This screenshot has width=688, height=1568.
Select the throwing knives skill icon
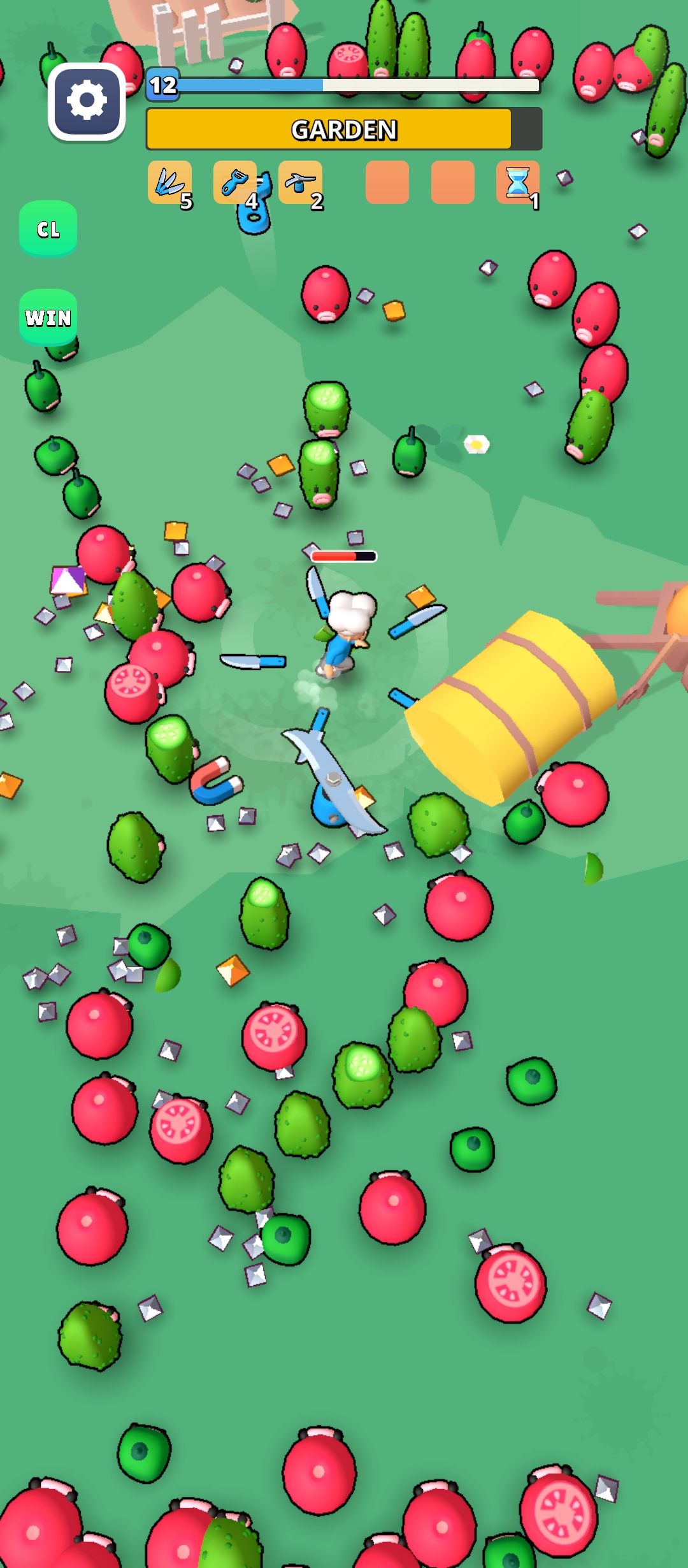pos(169,183)
